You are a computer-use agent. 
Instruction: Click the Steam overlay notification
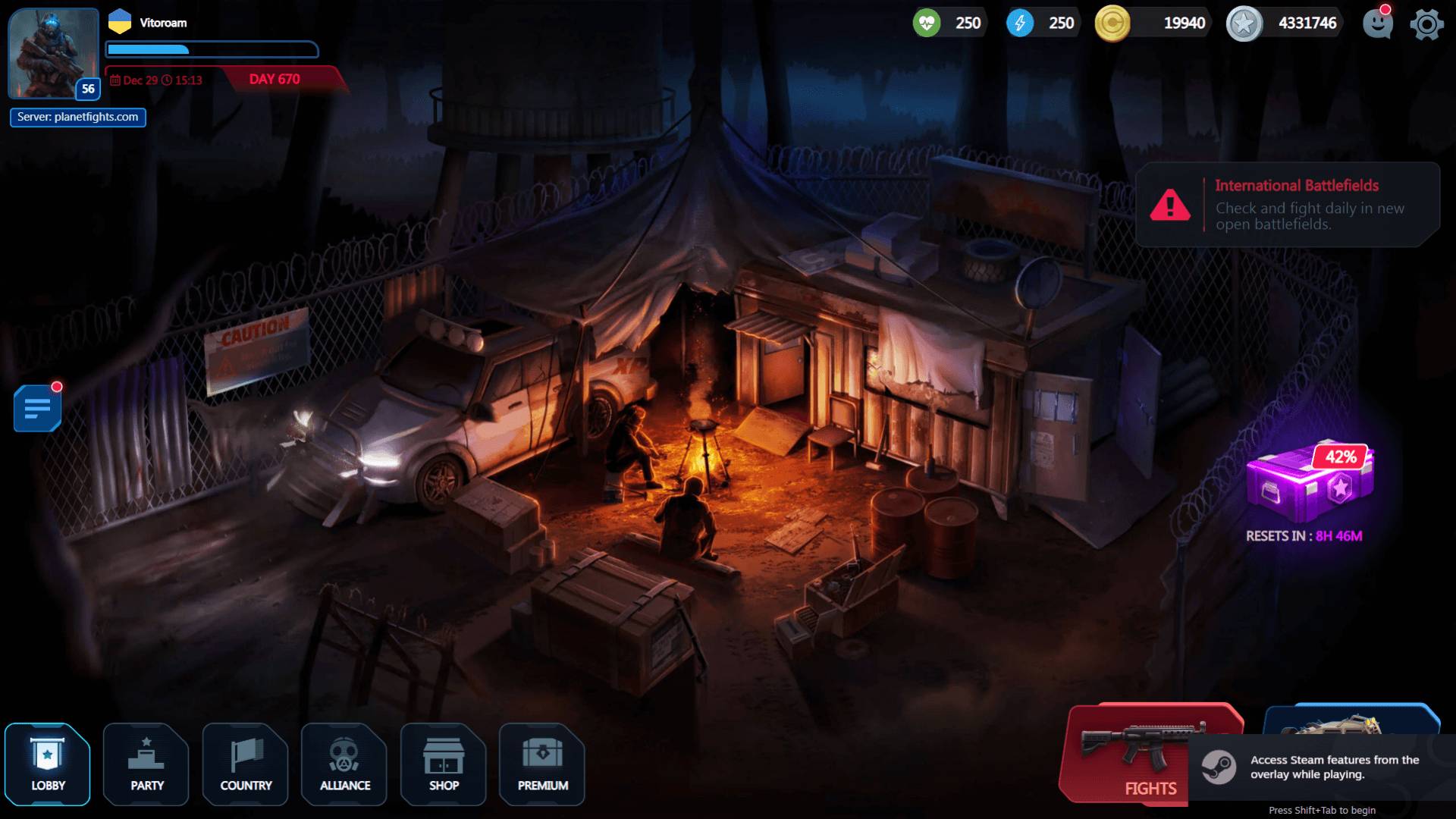1321,767
